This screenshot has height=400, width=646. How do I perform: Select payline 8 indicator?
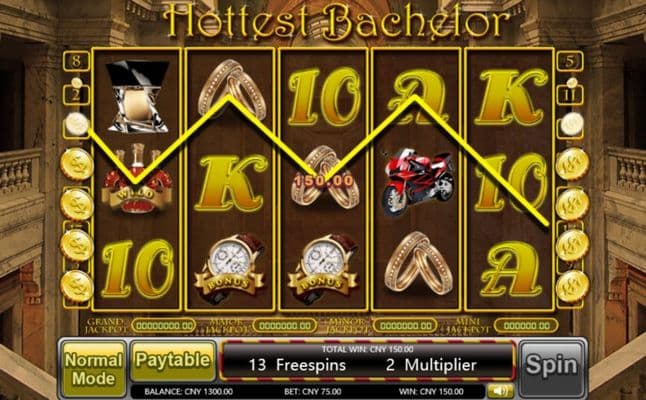click(76, 62)
